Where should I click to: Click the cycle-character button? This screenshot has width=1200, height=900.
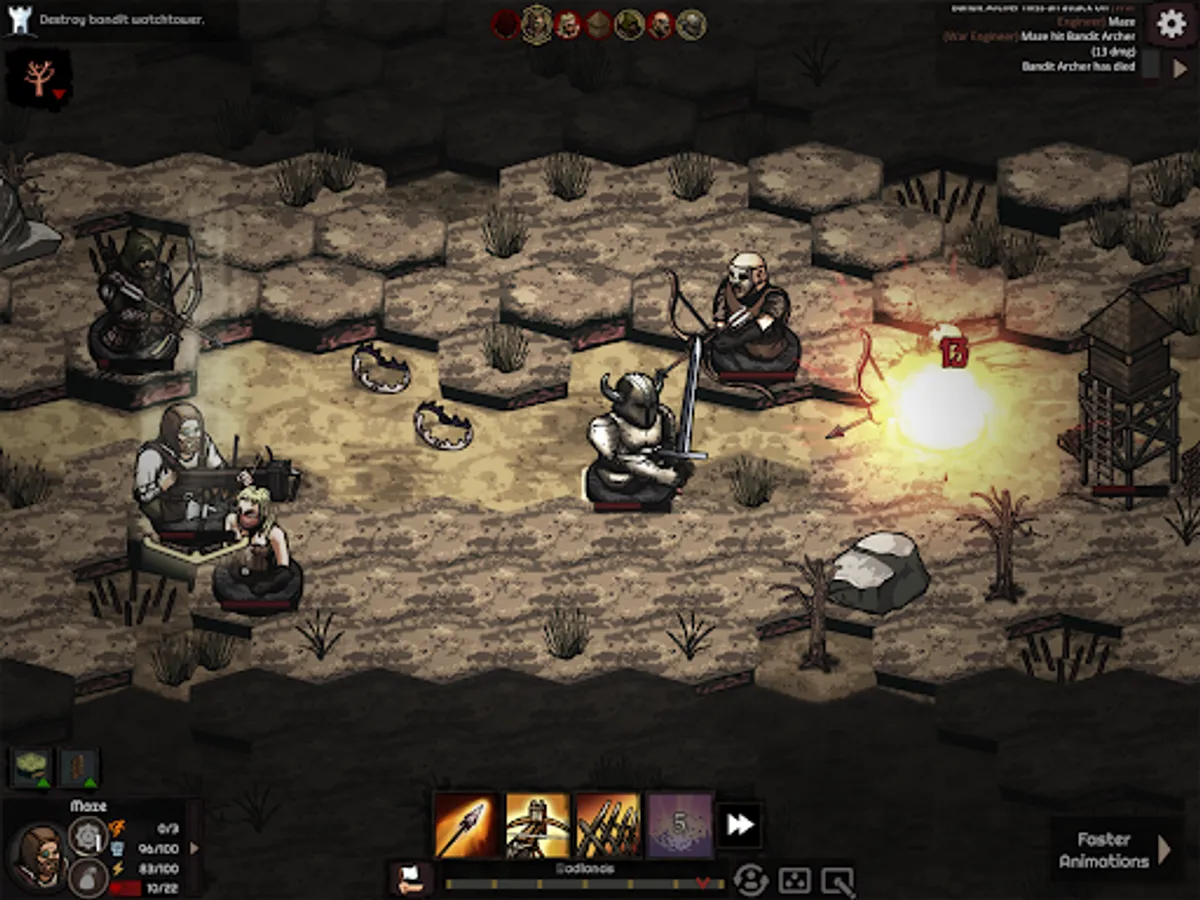[750, 880]
